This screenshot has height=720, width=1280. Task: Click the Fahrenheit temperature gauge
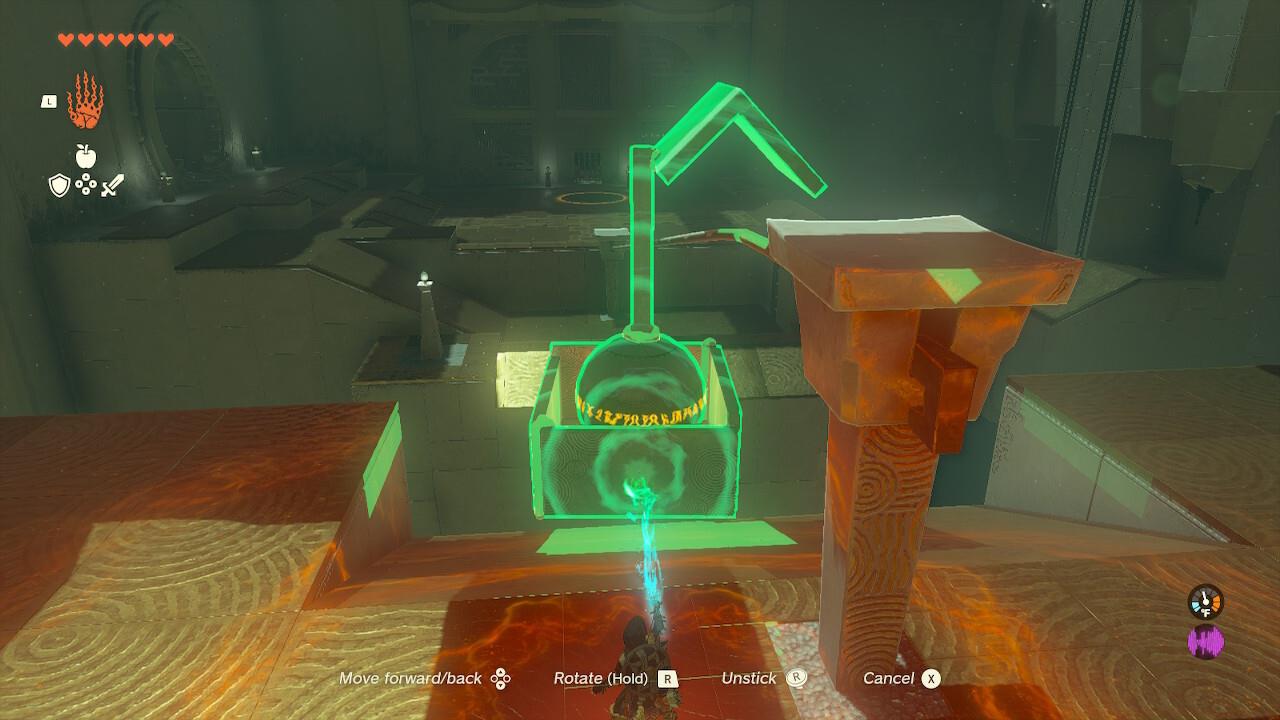[x=1205, y=602]
